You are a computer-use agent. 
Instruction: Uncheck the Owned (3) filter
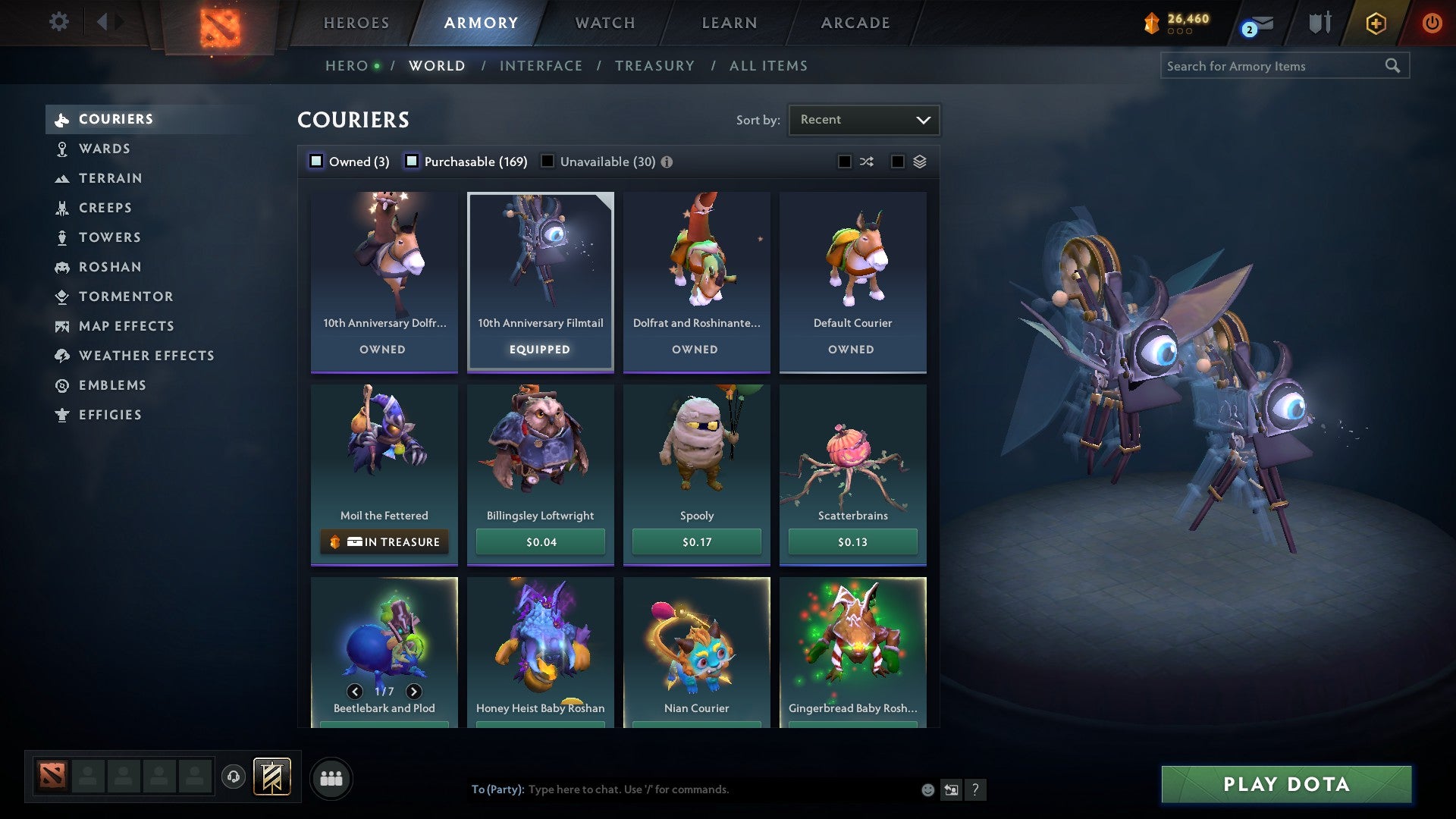(x=315, y=161)
